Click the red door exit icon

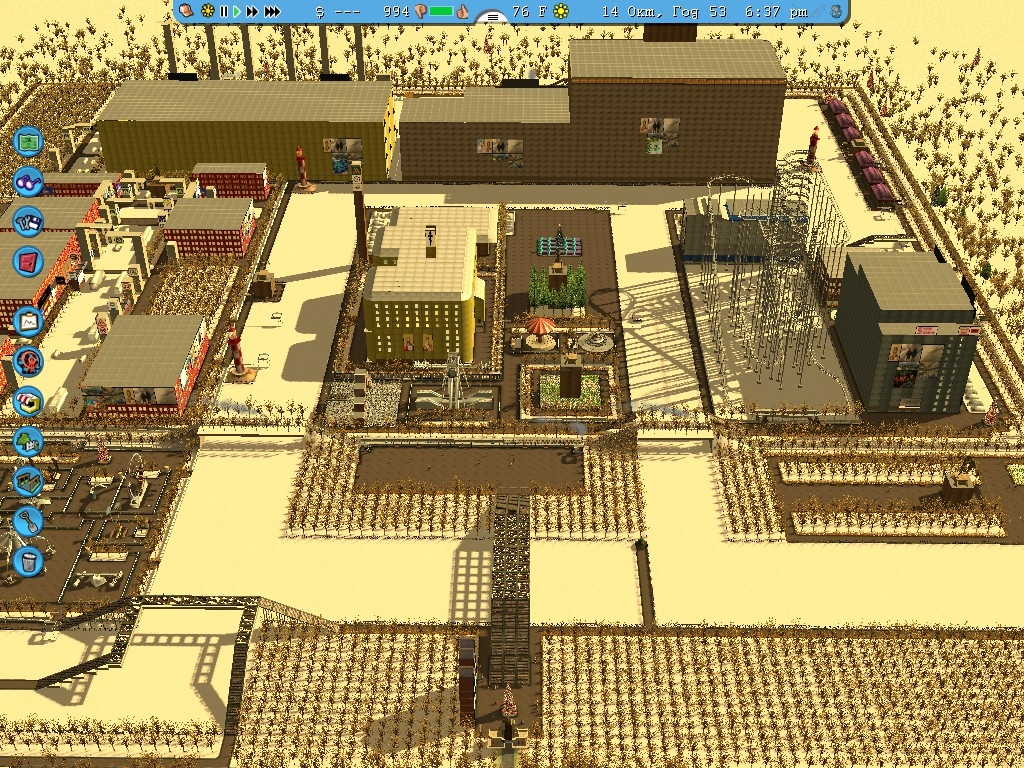pos(28,262)
